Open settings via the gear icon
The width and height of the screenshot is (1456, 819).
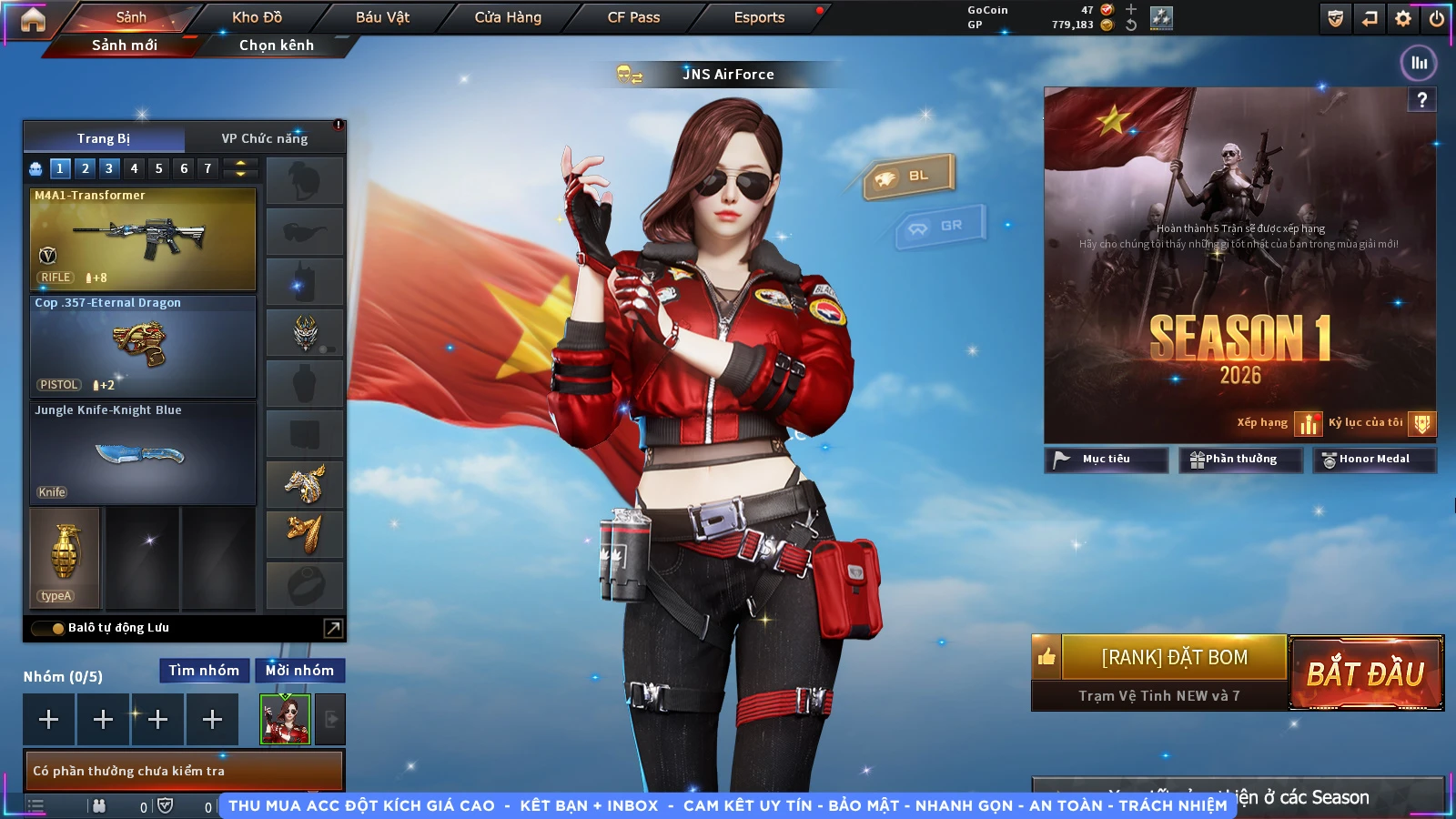1403,18
